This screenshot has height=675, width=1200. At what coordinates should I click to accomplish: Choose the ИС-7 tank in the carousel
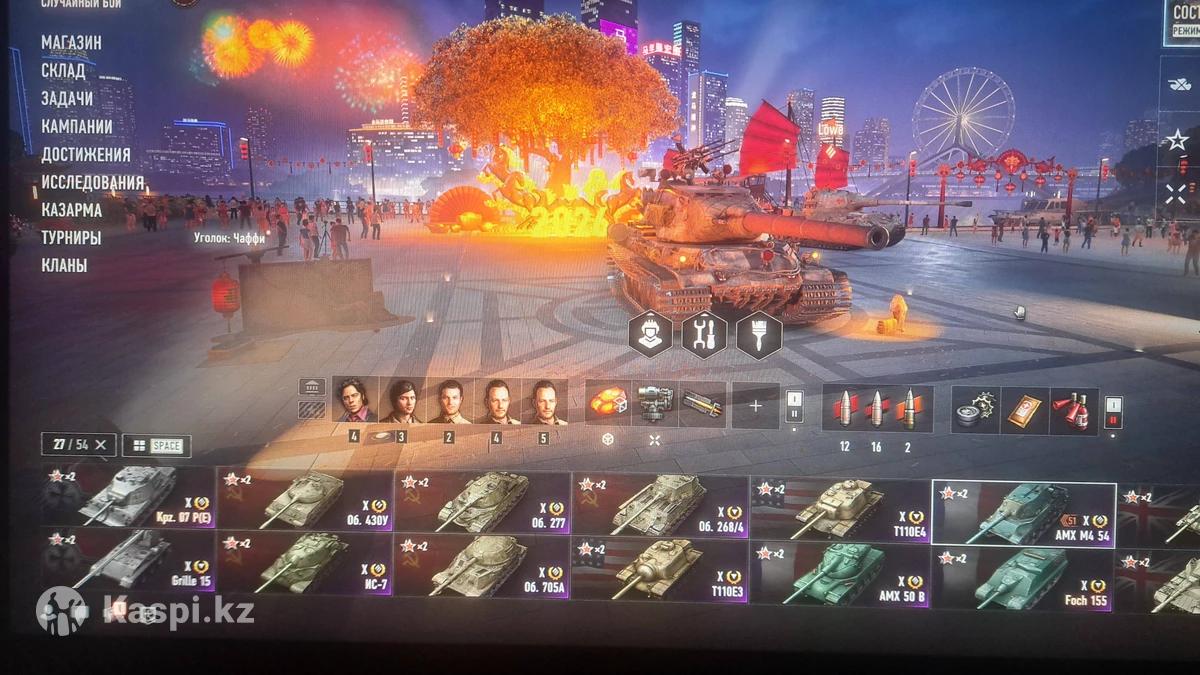[x=304, y=563]
